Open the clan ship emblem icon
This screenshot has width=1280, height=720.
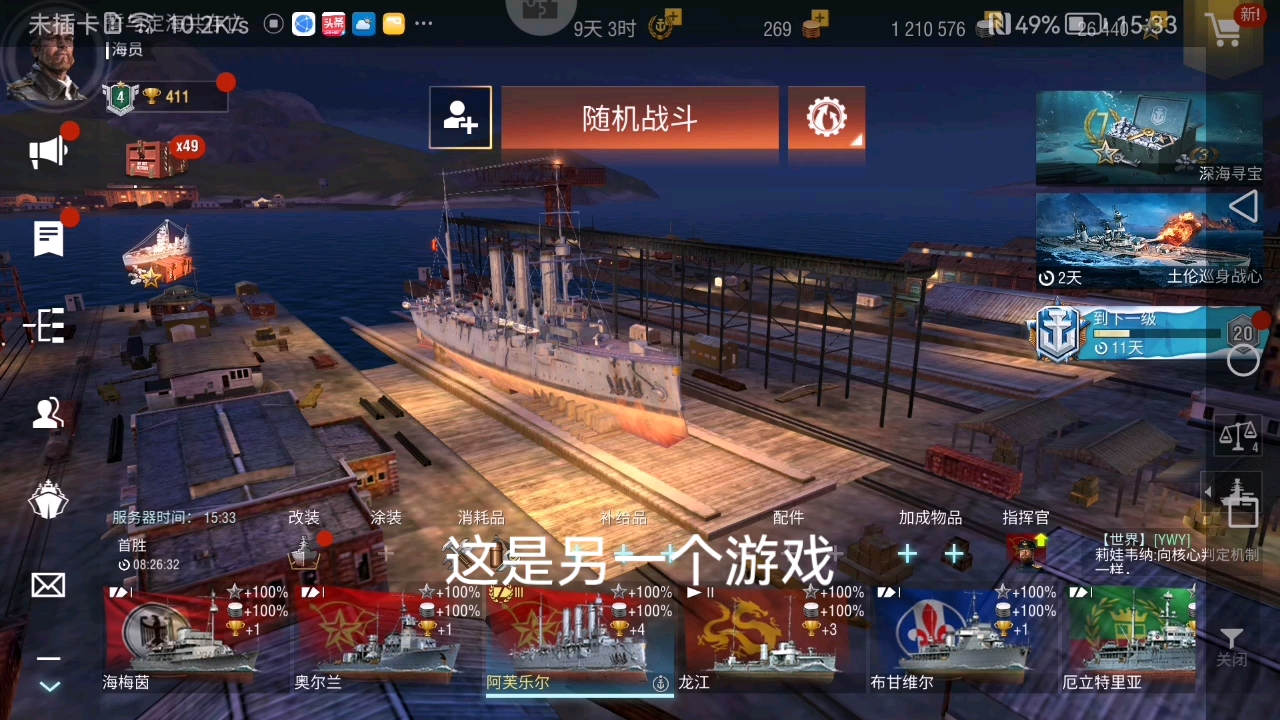[48, 500]
